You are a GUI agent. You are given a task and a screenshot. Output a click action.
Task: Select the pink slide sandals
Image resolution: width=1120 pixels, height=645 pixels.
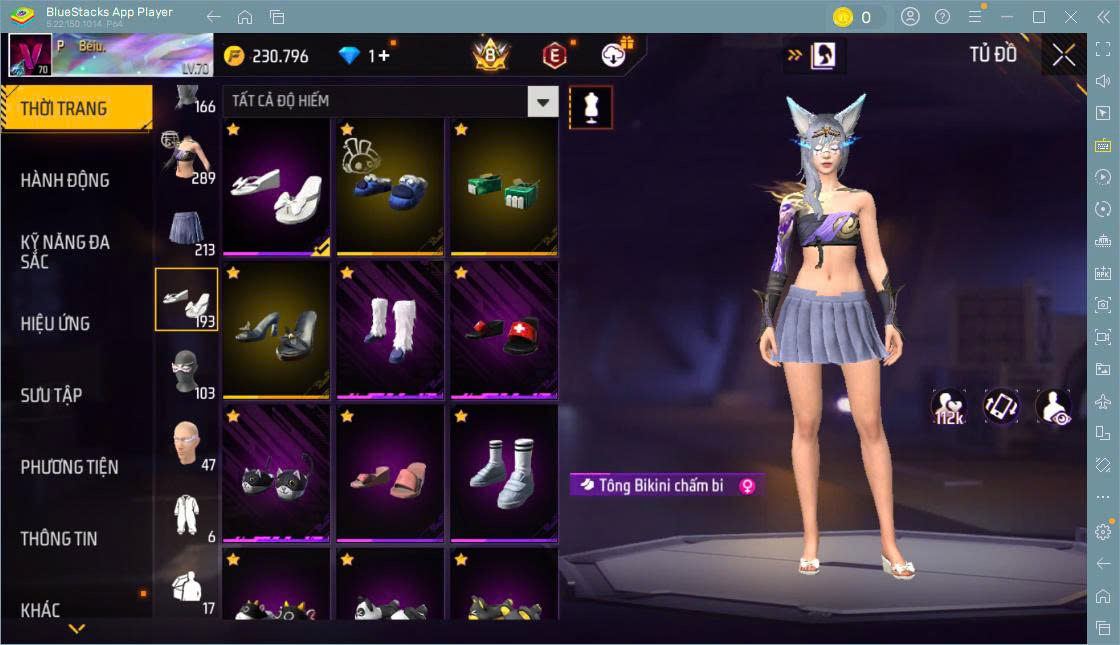390,474
